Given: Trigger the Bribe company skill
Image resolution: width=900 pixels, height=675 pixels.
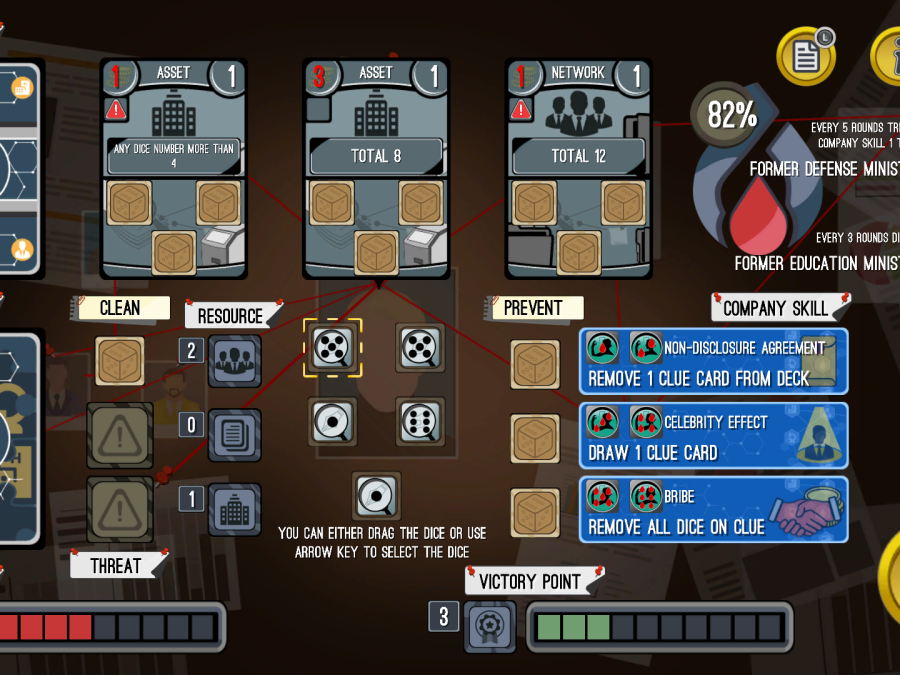Looking at the screenshot, I should [x=714, y=510].
